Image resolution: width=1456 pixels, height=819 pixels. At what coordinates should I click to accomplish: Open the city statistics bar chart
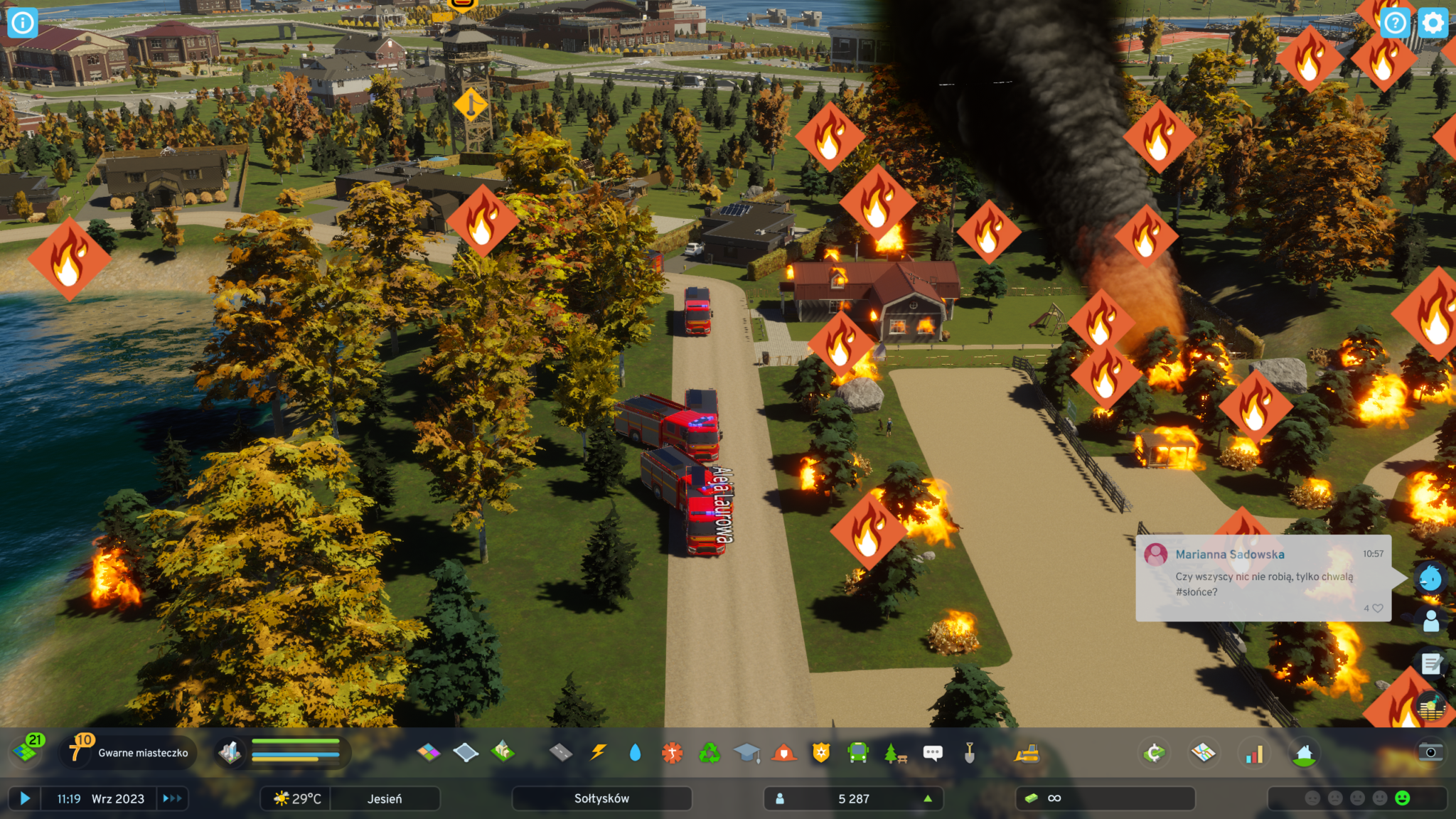click(1254, 754)
